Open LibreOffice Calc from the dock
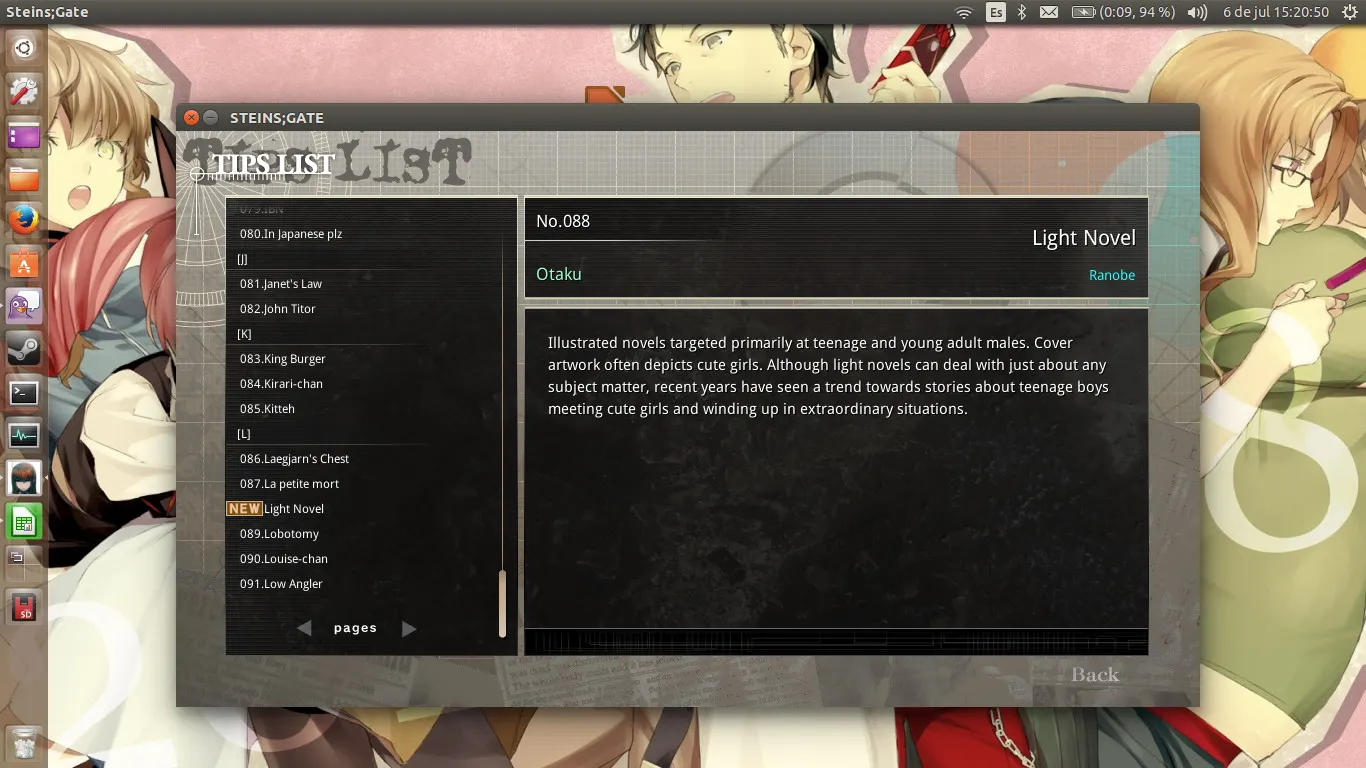1366x768 pixels. [x=23, y=521]
